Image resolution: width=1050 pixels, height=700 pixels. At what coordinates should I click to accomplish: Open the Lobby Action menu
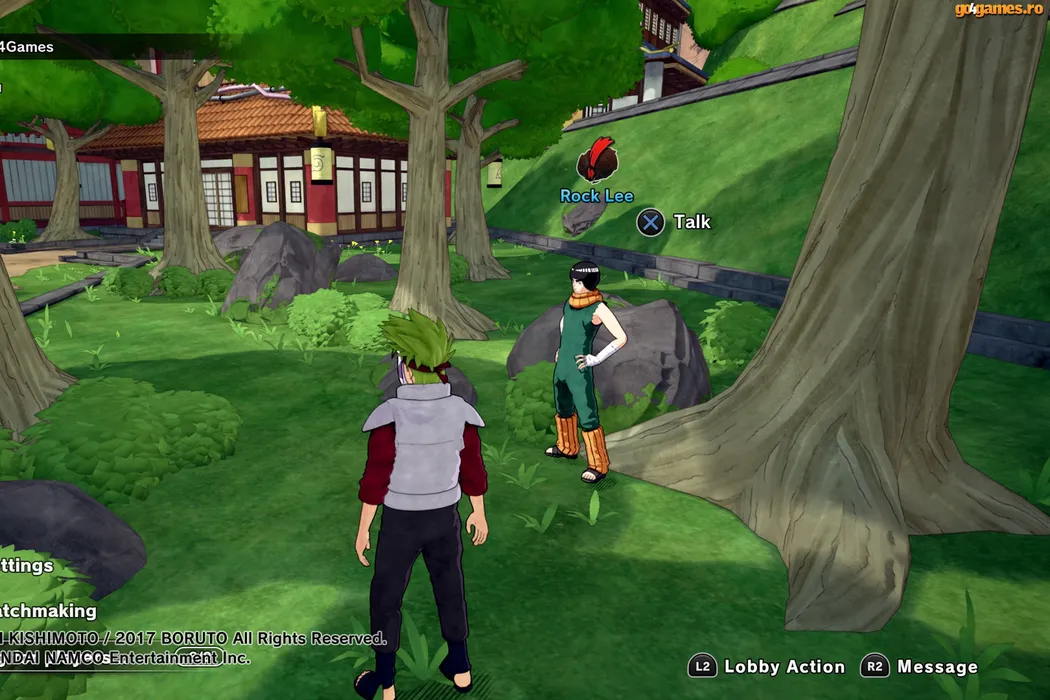click(x=767, y=667)
